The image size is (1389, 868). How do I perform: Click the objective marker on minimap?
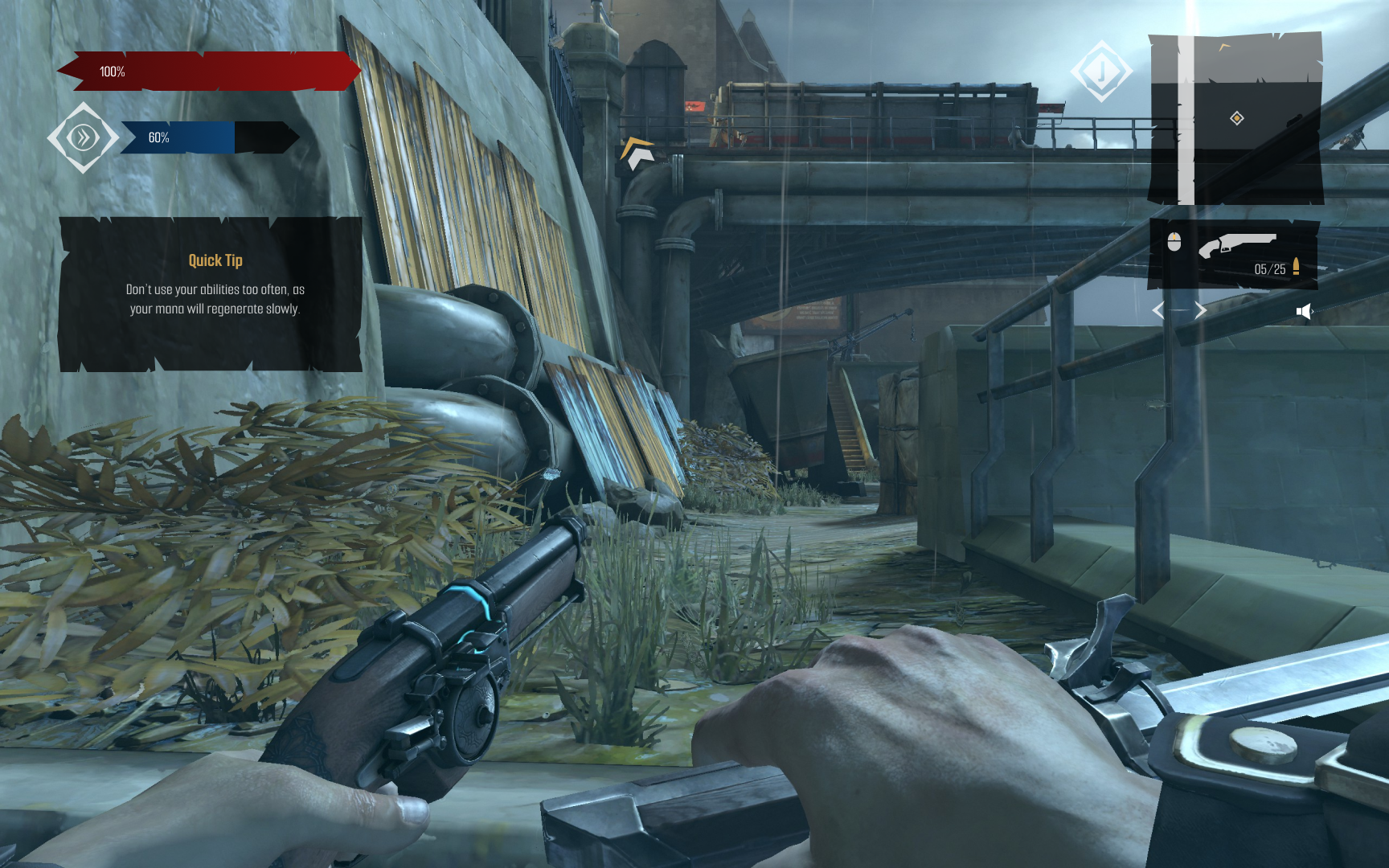(x=1237, y=119)
